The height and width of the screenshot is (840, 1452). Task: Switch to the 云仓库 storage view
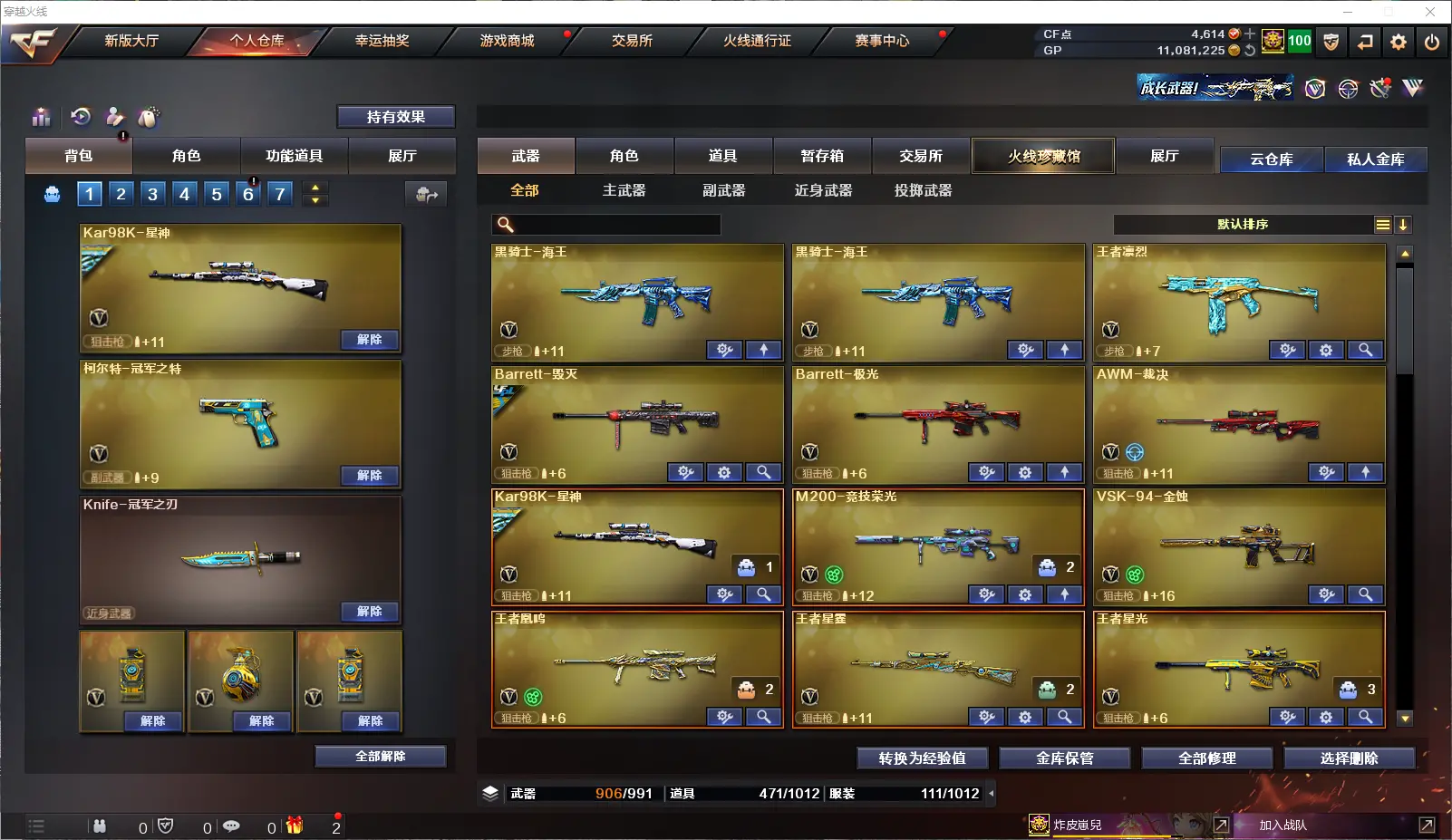tap(1271, 159)
